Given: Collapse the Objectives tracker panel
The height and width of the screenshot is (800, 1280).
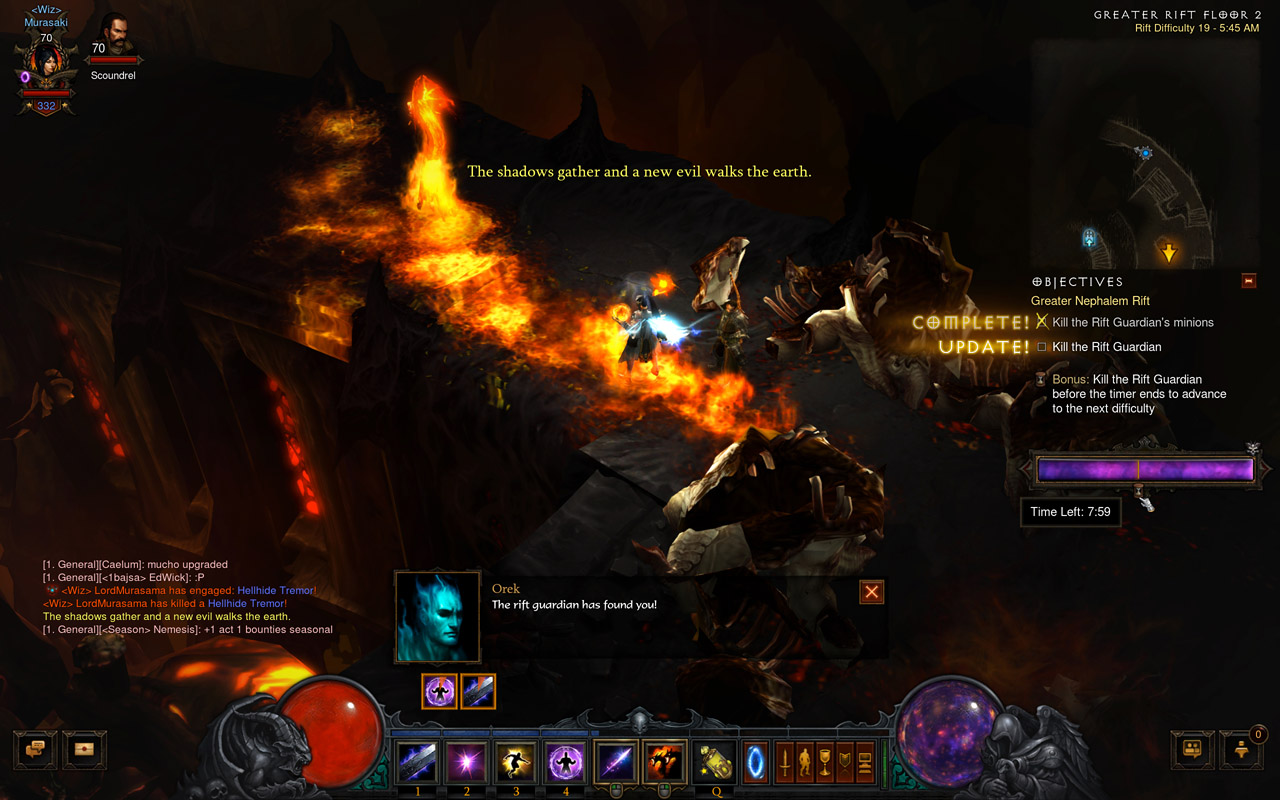Looking at the screenshot, I should point(1248,281).
